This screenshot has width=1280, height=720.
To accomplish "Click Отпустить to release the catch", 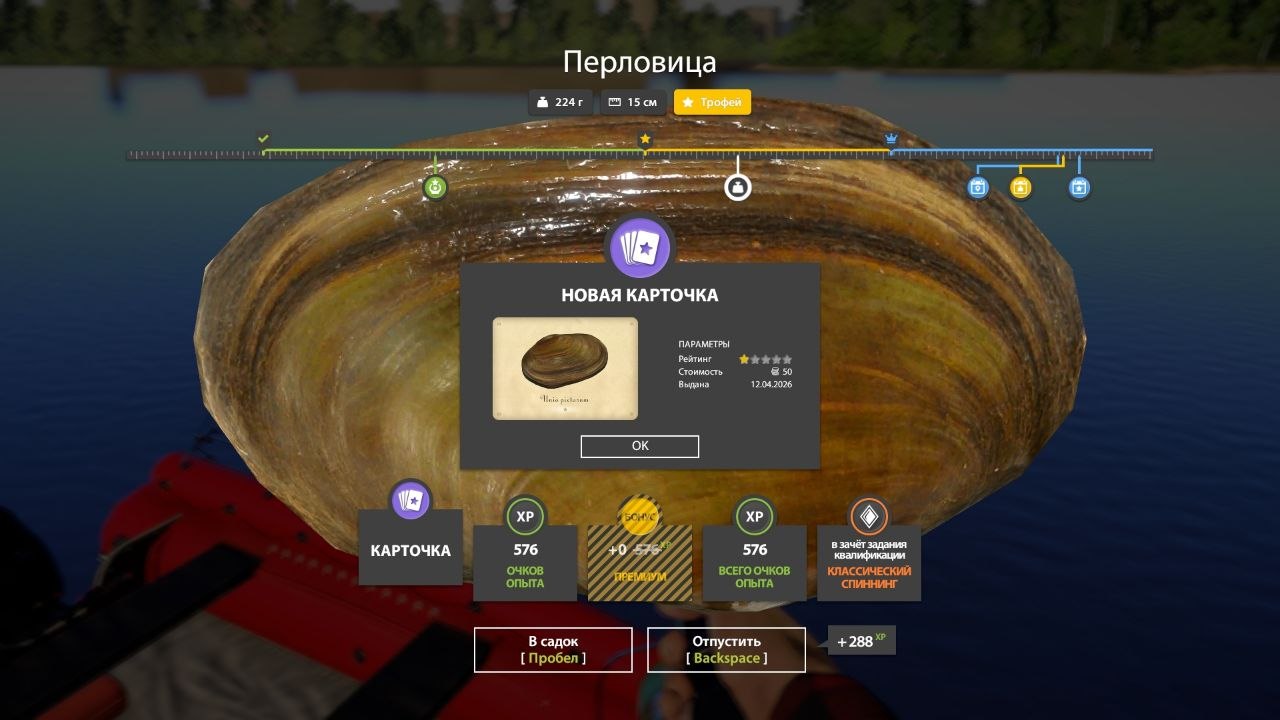I will [725, 649].
